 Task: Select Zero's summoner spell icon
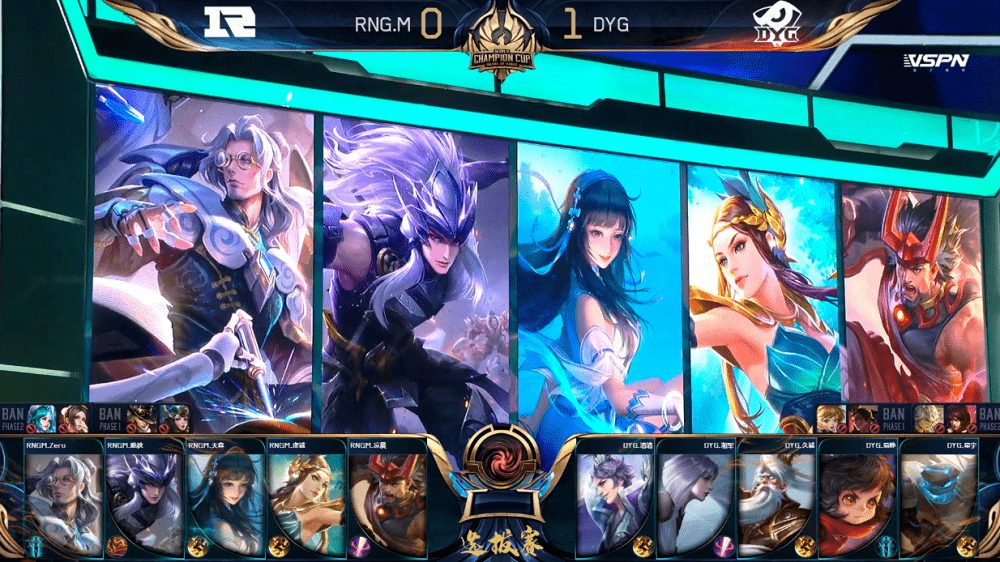click(37, 547)
